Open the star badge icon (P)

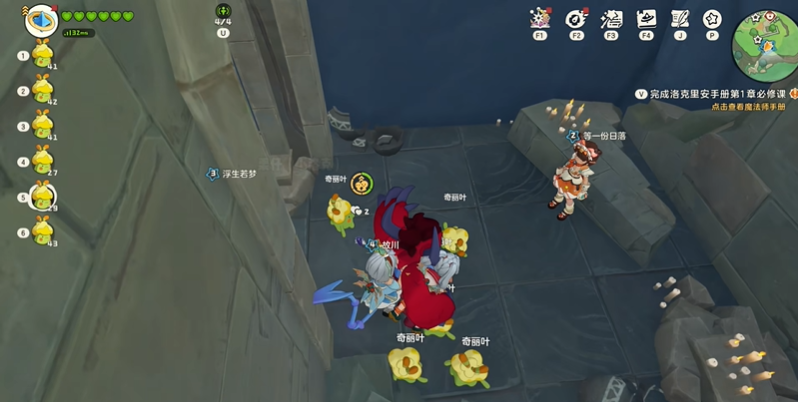712,19
